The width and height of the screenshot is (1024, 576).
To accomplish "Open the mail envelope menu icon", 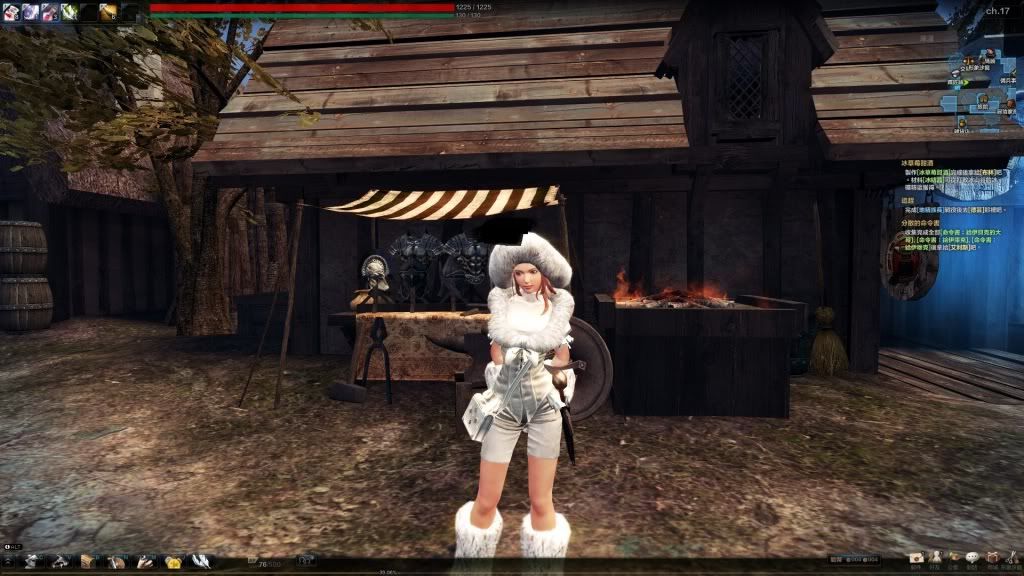I will coord(916,557).
